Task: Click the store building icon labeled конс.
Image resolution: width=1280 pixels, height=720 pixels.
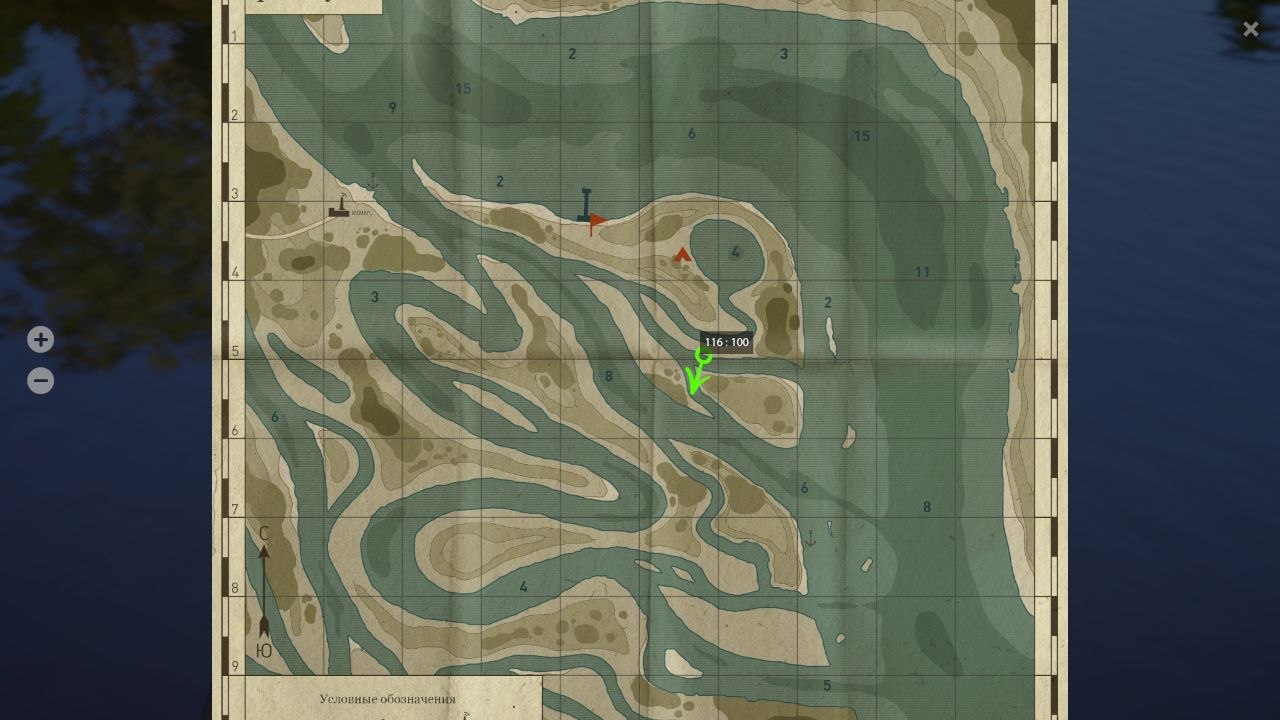Action: (338, 213)
